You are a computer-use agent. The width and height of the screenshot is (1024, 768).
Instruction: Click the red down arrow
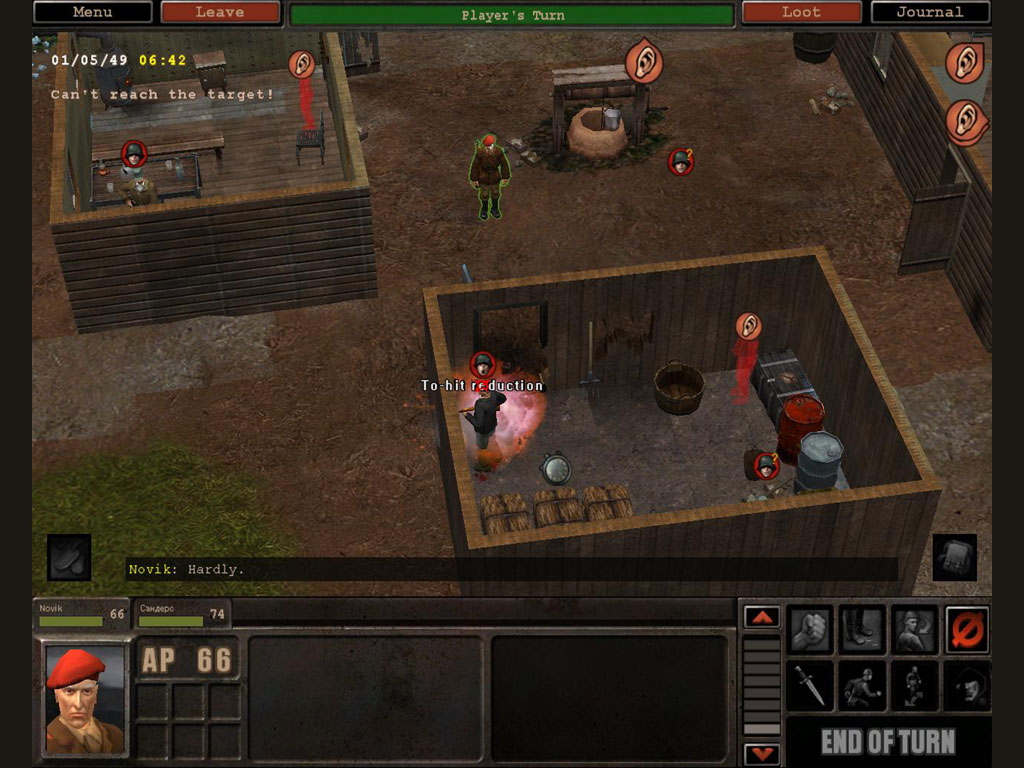pyautogui.click(x=762, y=753)
